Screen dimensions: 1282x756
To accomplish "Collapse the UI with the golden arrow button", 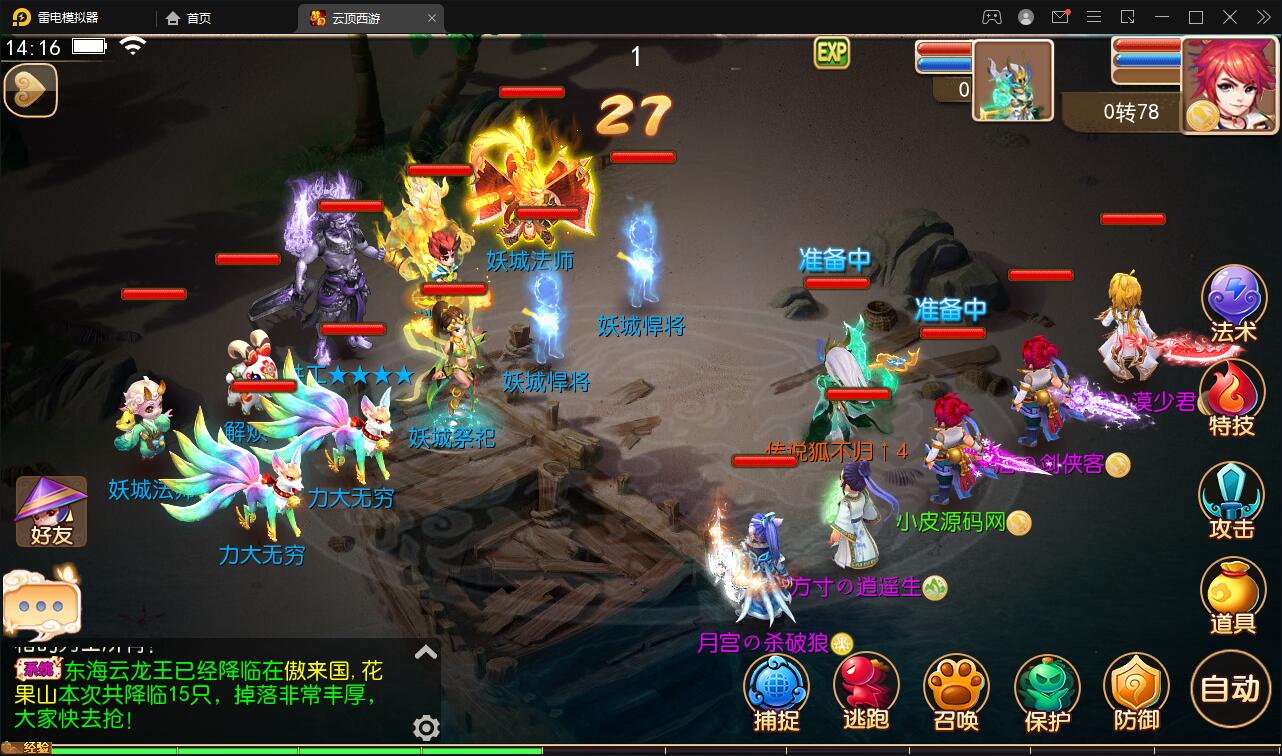I will pos(31,90).
